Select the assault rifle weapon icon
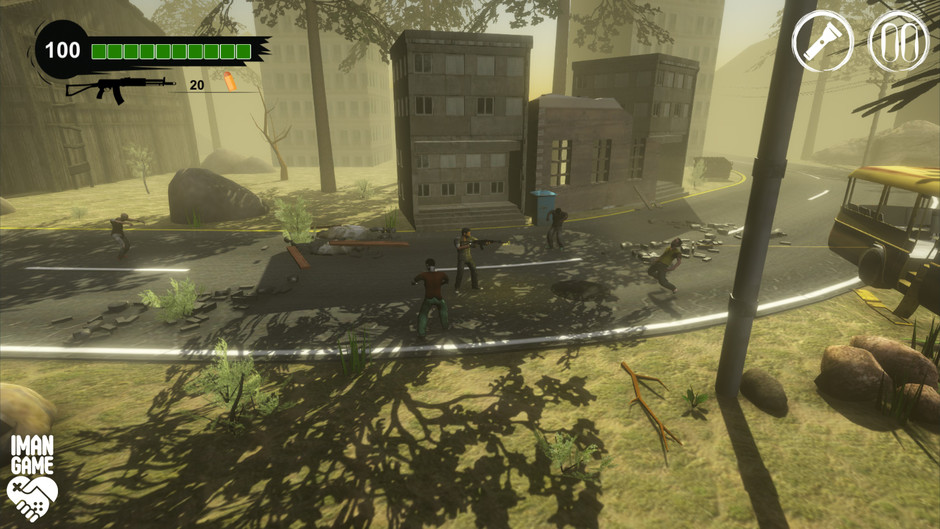 pyautogui.click(x=119, y=88)
